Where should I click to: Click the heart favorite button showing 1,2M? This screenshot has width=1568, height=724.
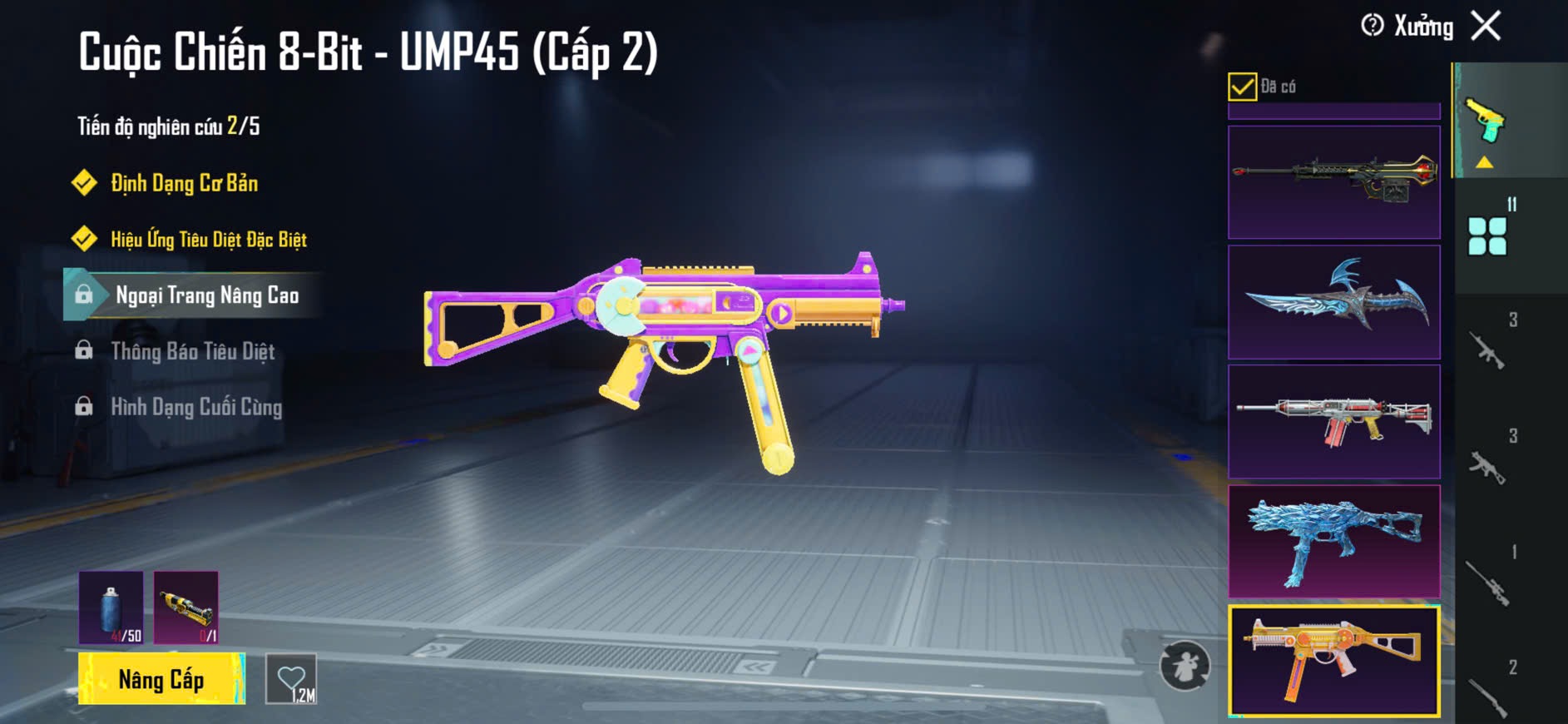(x=291, y=679)
